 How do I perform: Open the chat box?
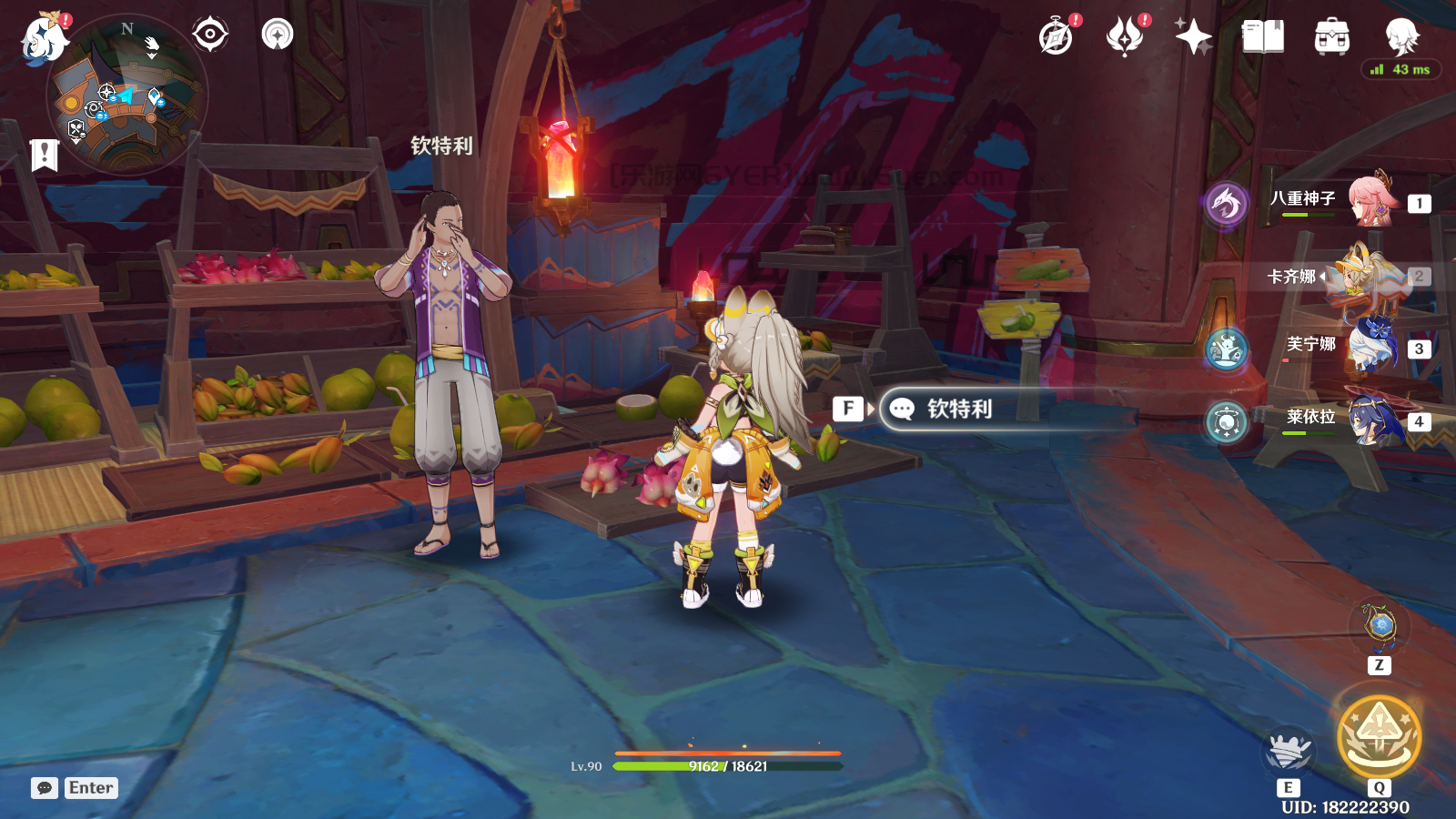45,788
